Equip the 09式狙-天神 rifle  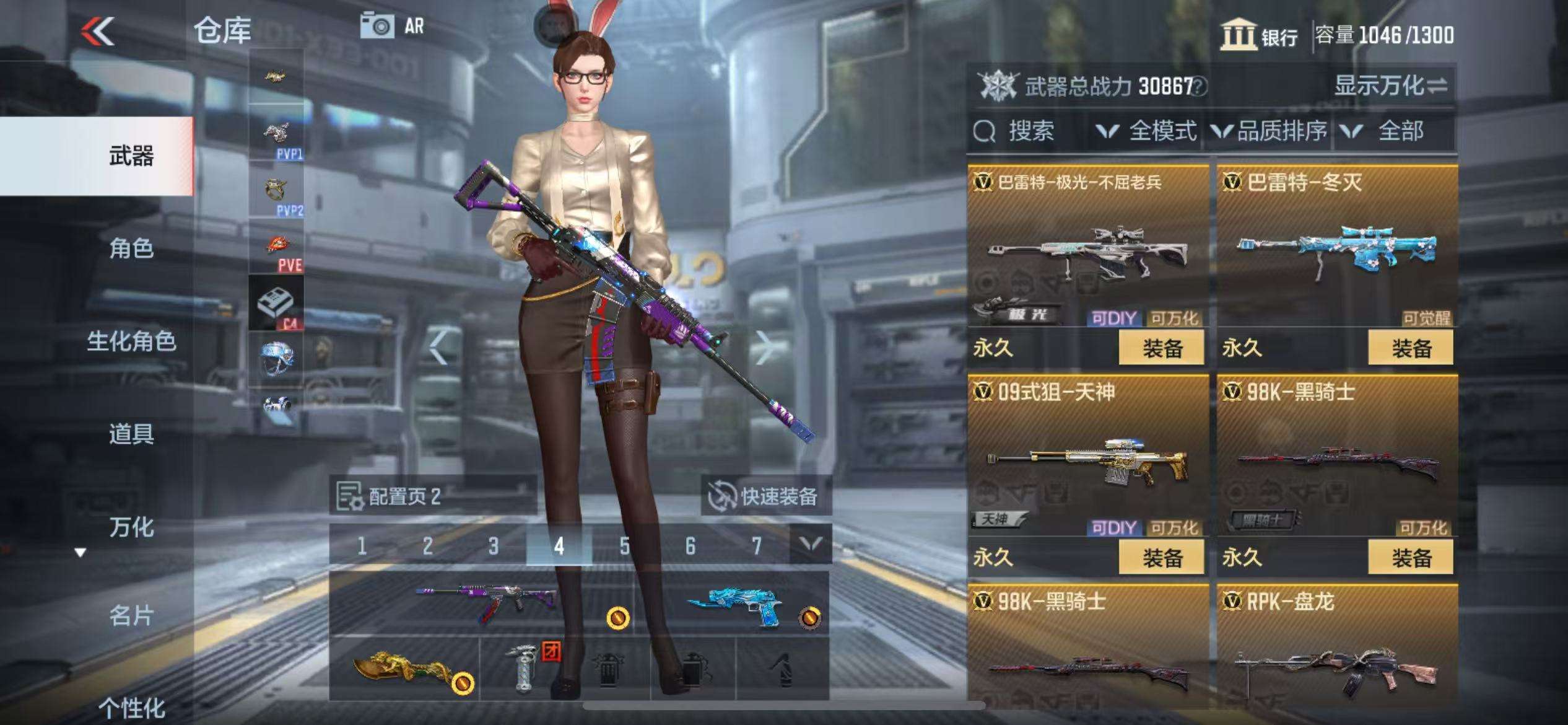click(1161, 558)
